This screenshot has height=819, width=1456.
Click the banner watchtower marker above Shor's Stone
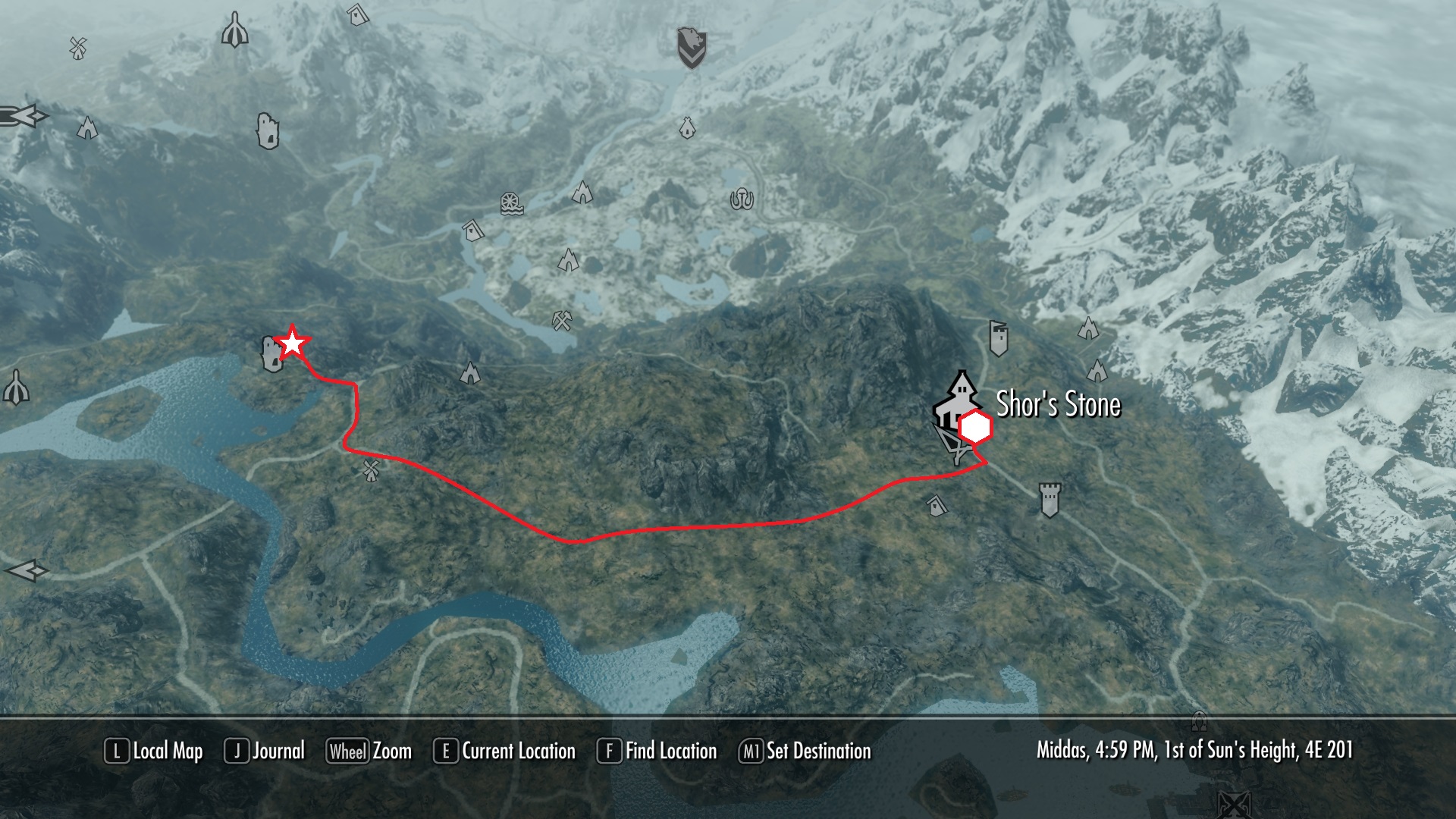pos(998,337)
